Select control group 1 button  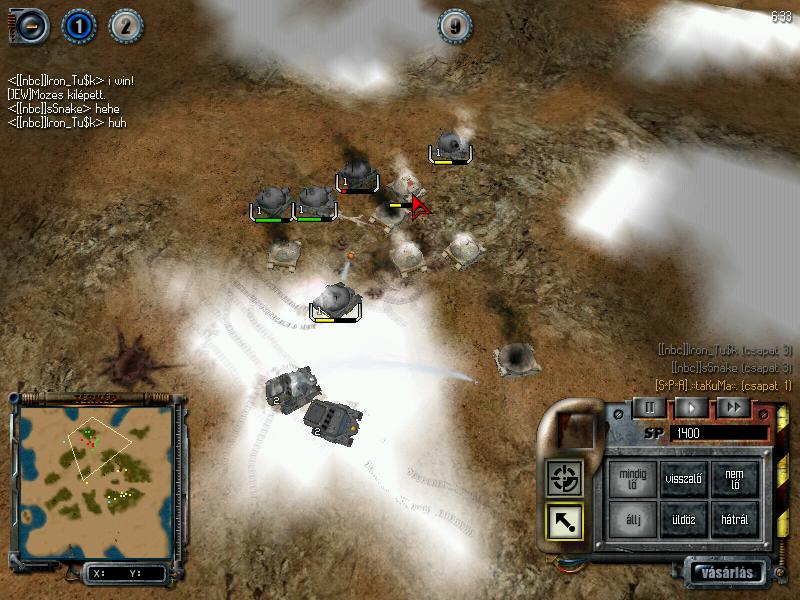point(78,26)
